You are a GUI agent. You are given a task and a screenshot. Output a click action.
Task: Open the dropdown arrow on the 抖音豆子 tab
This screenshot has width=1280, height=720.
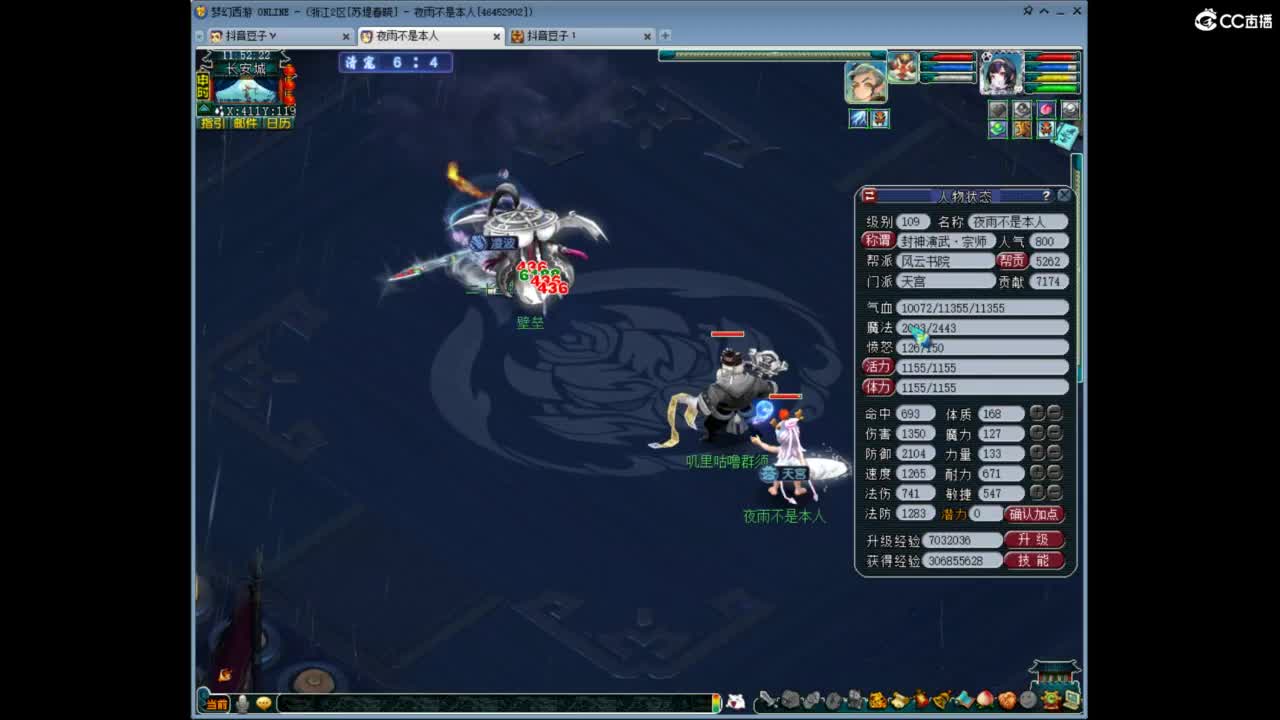(x=272, y=34)
